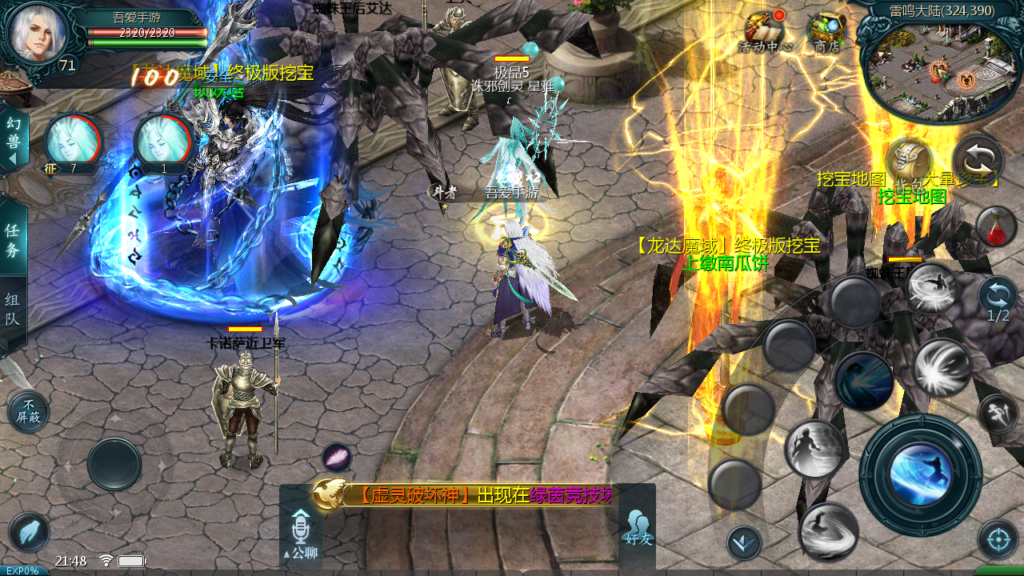The image size is (1024, 576).
Task: Toggle the 不屏蔽 display filter button
Action: point(27,411)
